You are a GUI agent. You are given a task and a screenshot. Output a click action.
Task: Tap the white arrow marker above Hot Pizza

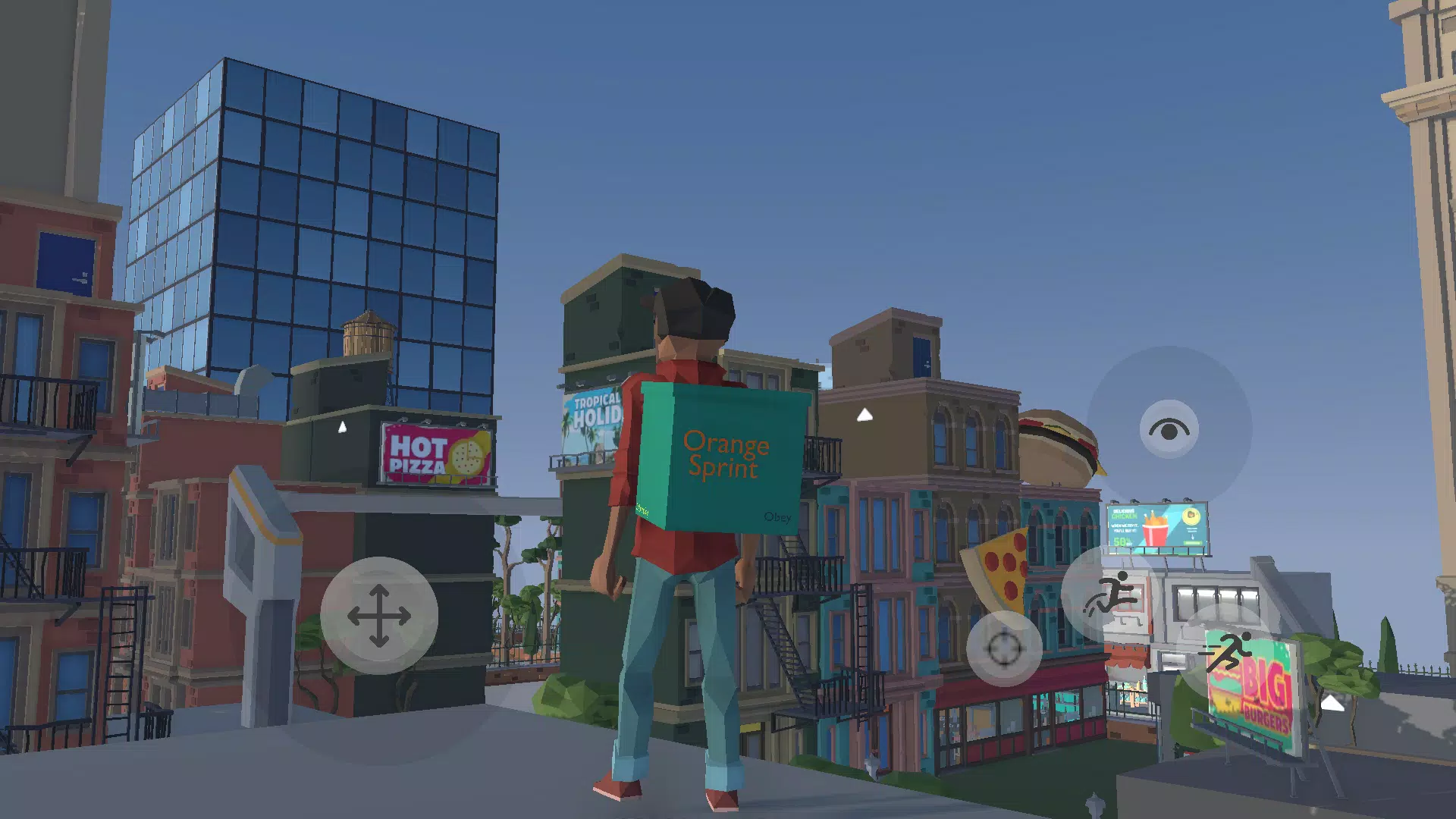click(x=342, y=426)
